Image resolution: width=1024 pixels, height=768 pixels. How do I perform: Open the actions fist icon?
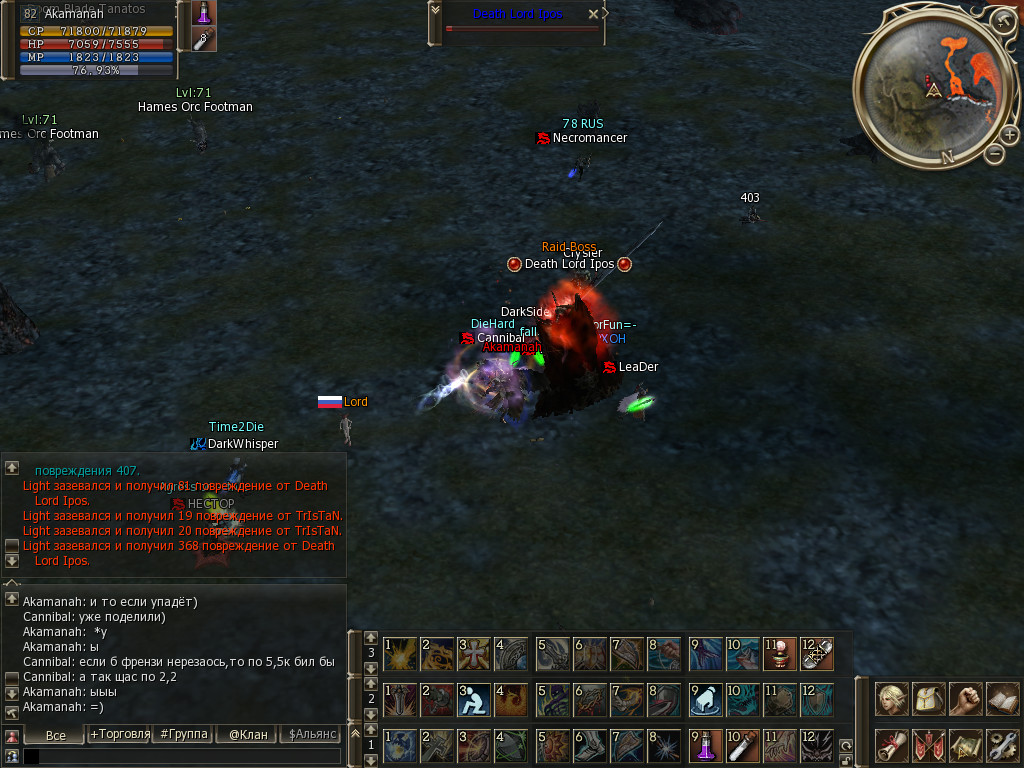pyautogui.click(x=965, y=697)
